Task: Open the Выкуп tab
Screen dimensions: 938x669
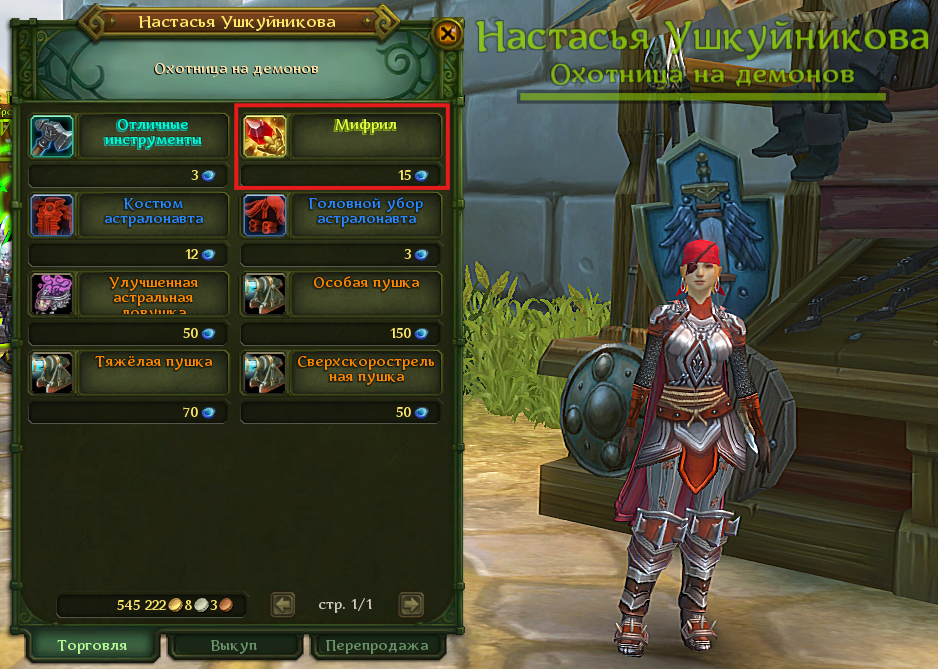Action: tap(233, 645)
